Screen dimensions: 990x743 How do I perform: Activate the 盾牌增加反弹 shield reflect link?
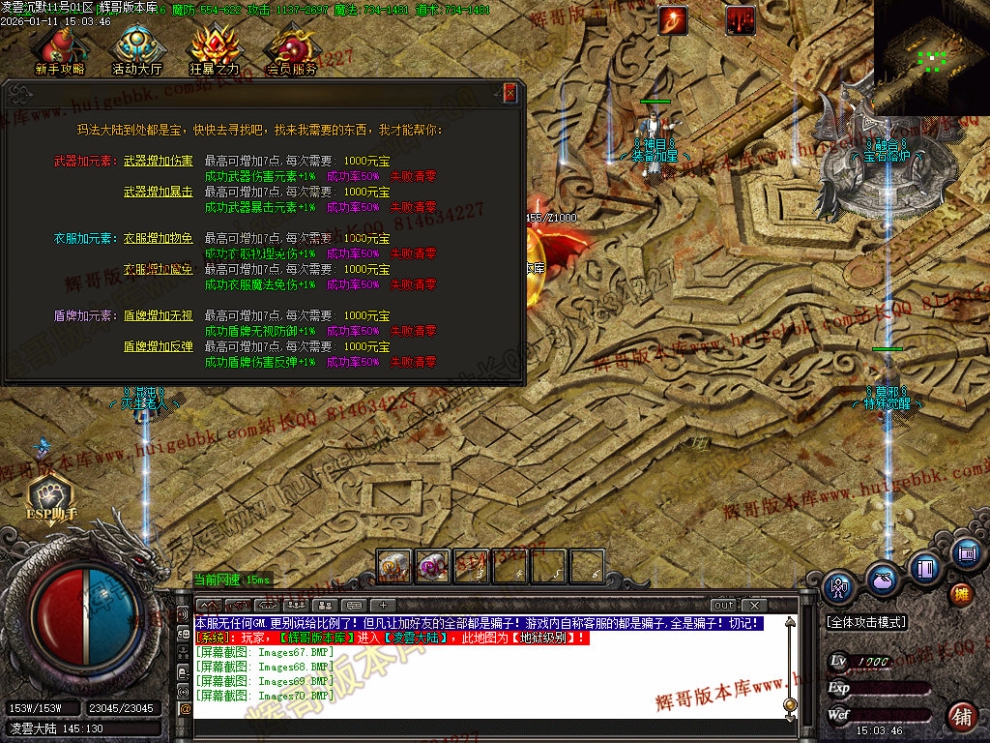(x=158, y=346)
